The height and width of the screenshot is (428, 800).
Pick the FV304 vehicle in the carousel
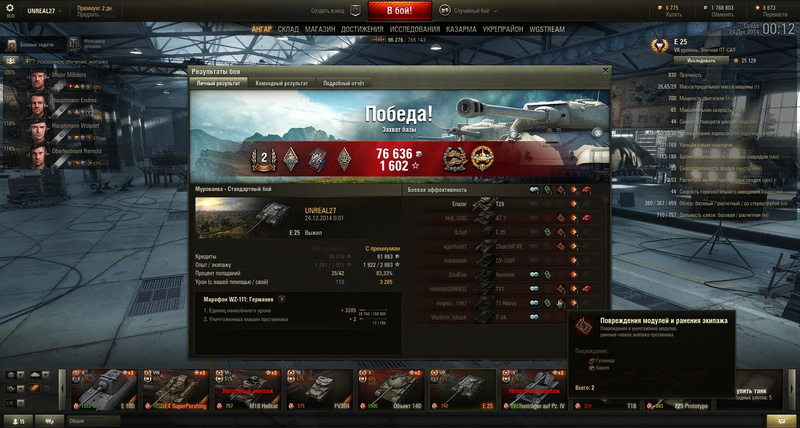tap(322, 390)
